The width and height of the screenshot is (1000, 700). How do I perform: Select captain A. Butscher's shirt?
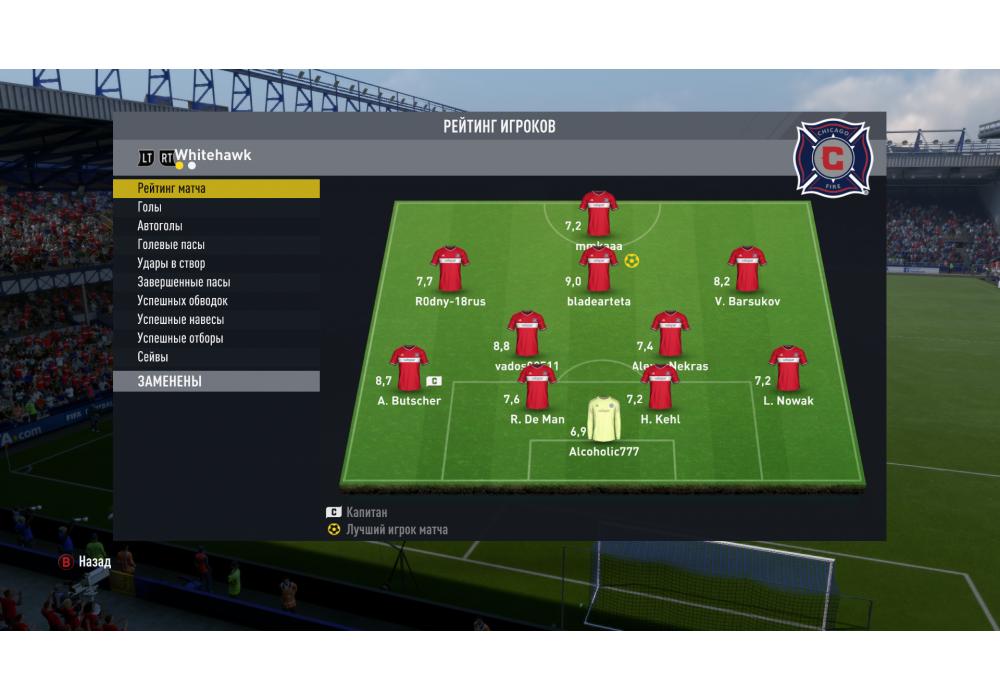pos(408,367)
